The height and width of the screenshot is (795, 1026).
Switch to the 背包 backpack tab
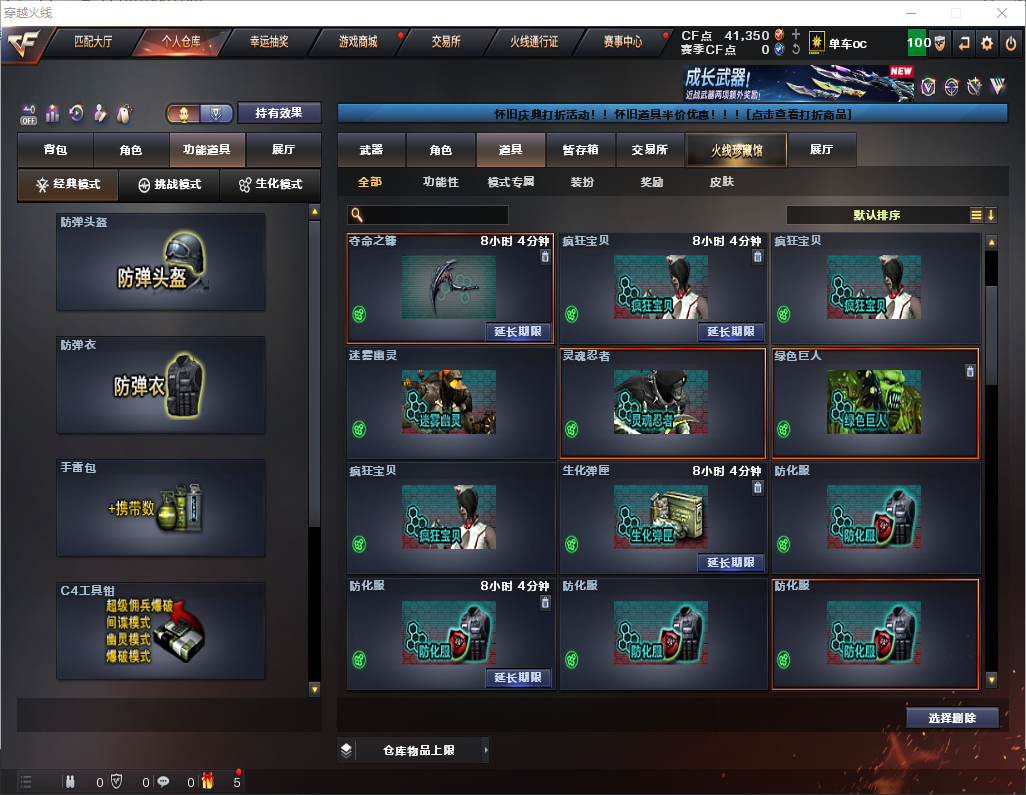[x=56, y=150]
